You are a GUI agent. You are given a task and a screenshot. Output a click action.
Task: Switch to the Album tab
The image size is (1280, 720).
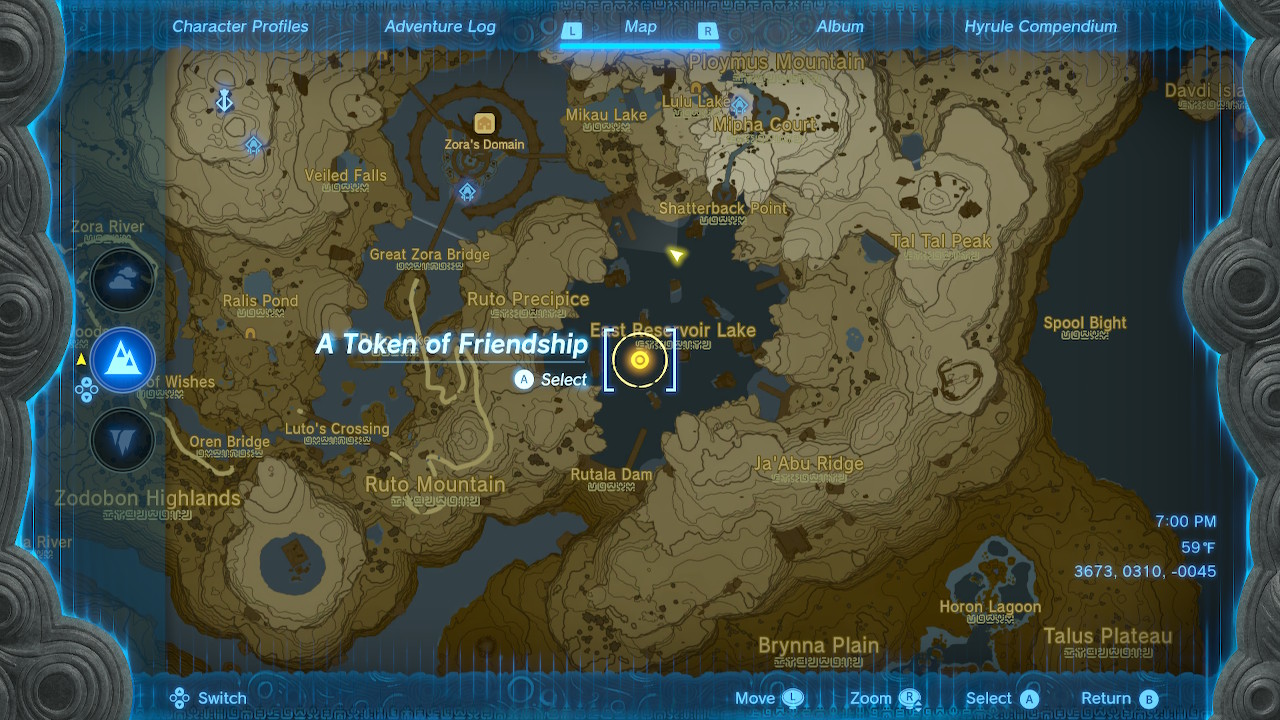(840, 27)
